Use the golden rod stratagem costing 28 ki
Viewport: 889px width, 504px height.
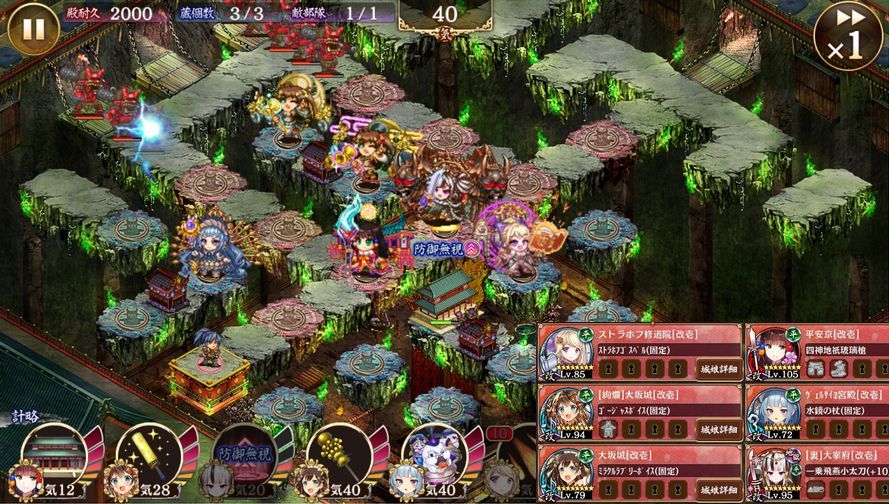pyautogui.click(x=146, y=458)
